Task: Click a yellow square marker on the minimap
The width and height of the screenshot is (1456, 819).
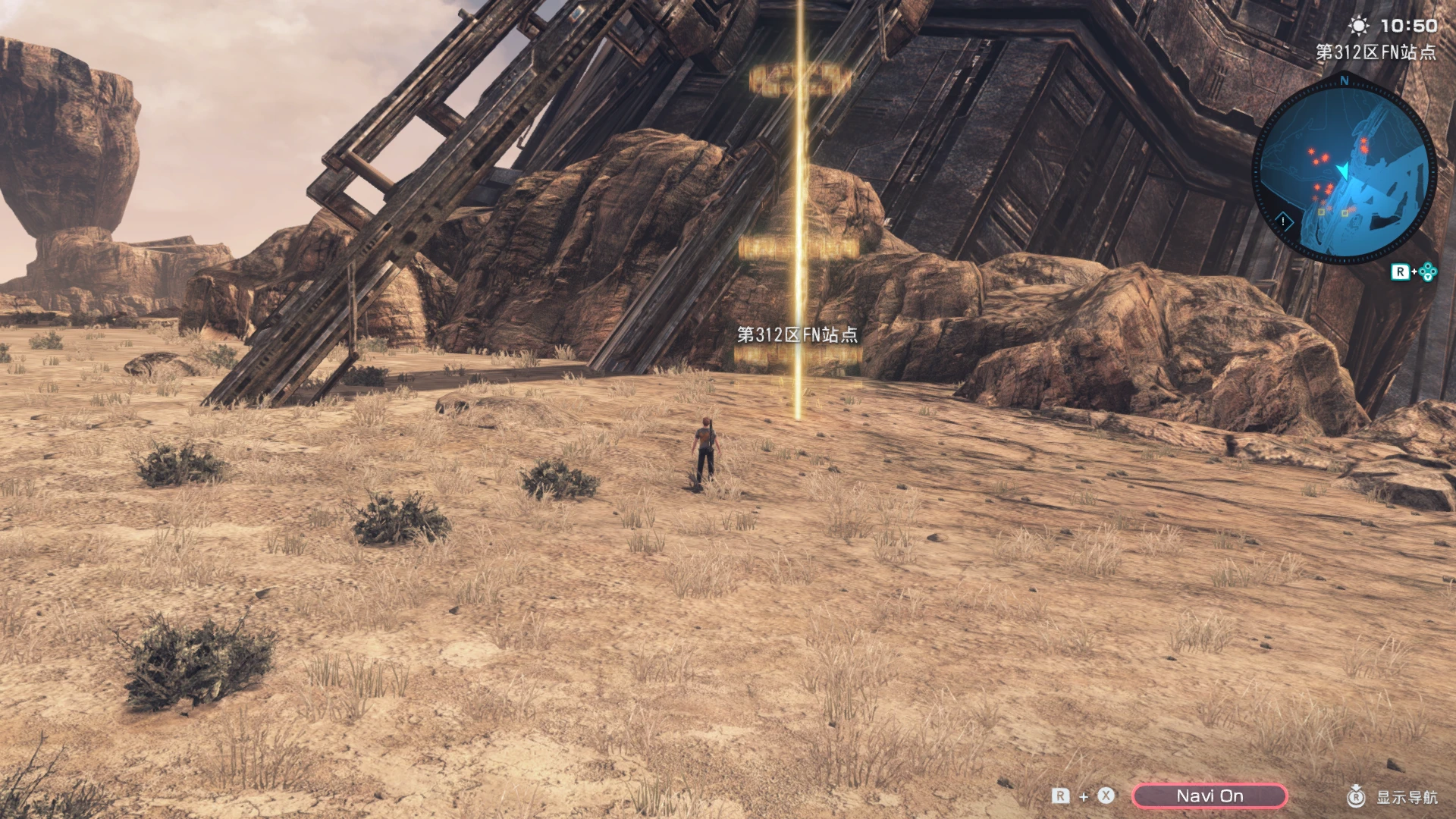Action: coord(1322,212)
